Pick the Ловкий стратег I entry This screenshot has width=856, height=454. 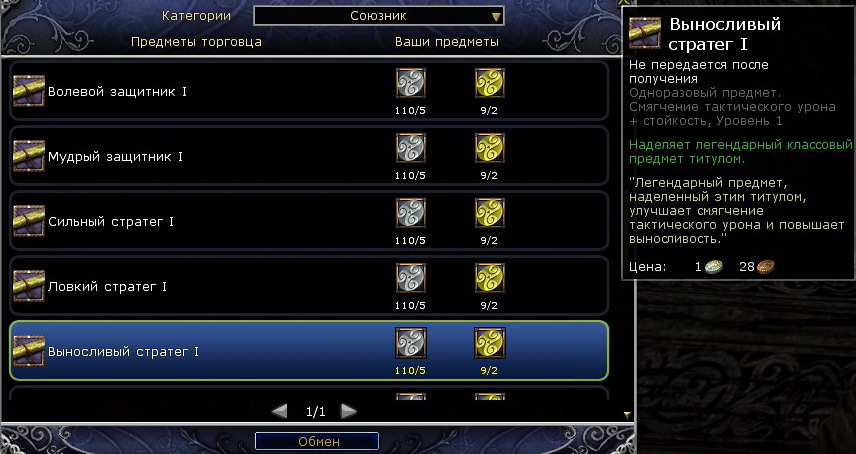coord(107,287)
